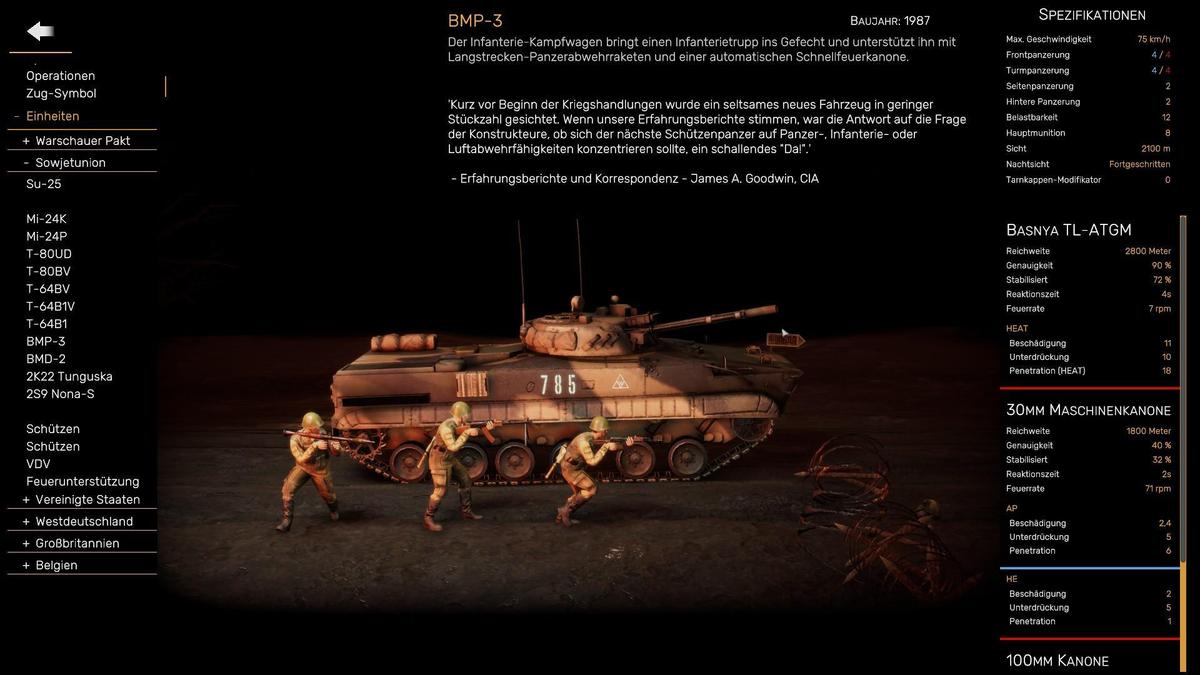Expand the Warschauer Pakt section
This screenshot has width=1200, height=675.
click(x=76, y=141)
